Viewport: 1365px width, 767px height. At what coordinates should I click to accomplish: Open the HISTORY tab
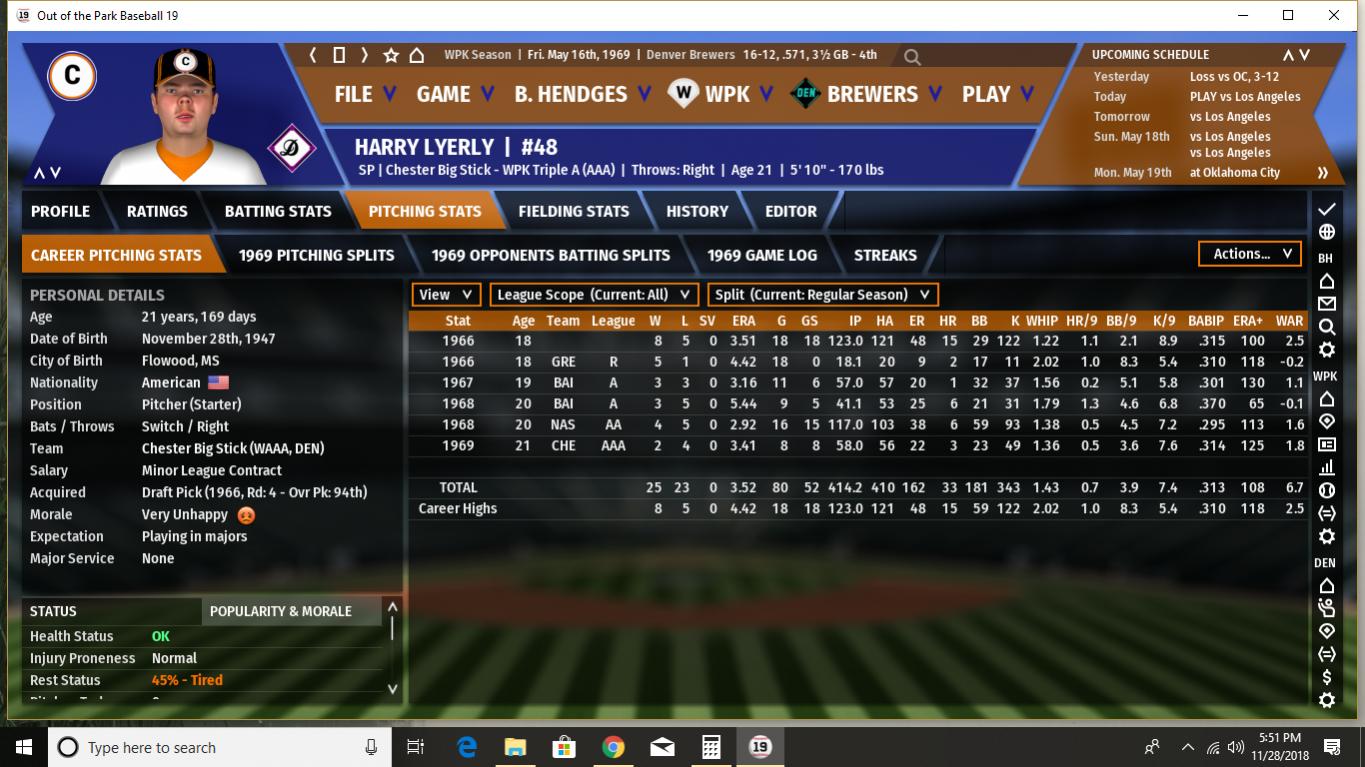click(697, 211)
